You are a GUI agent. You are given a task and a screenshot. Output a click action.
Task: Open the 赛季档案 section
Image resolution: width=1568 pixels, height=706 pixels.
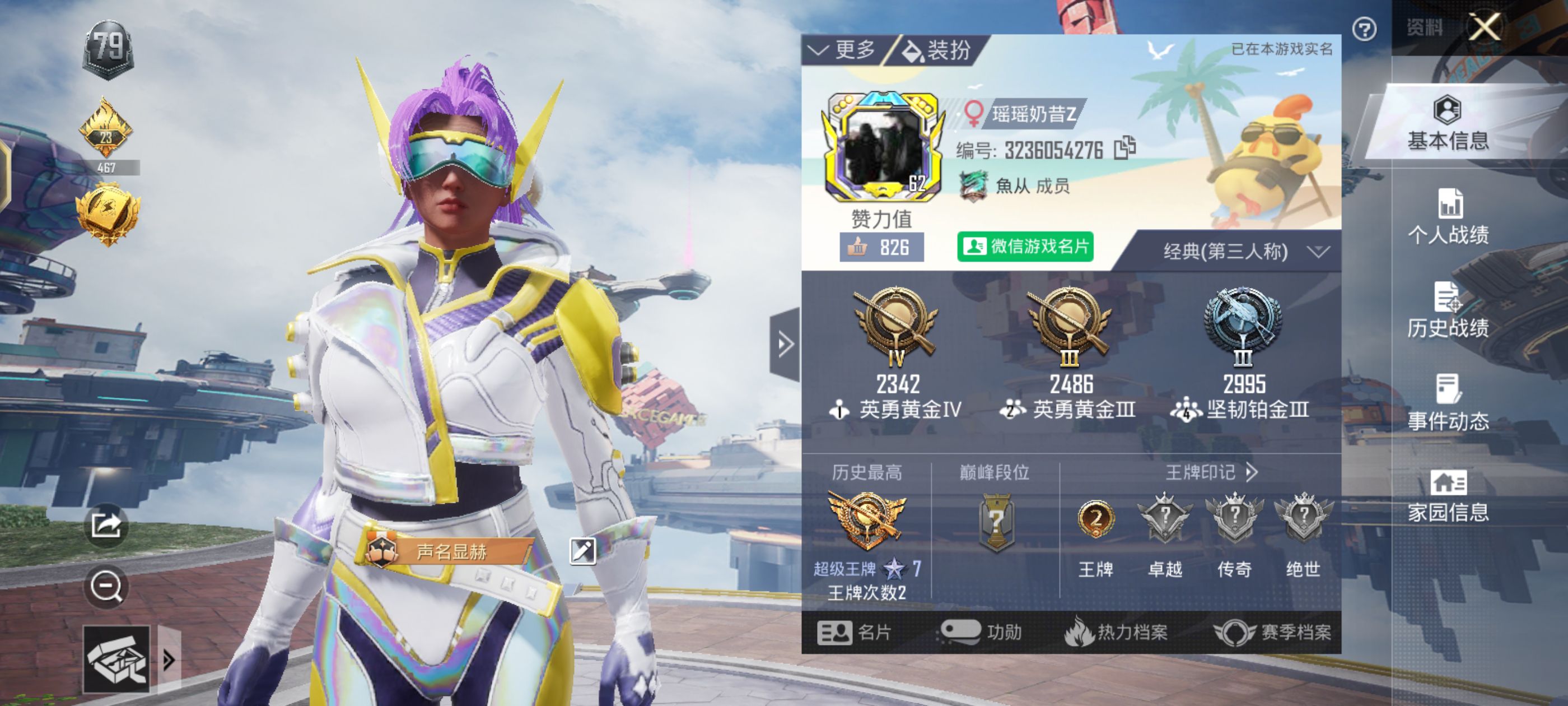click(x=1272, y=632)
